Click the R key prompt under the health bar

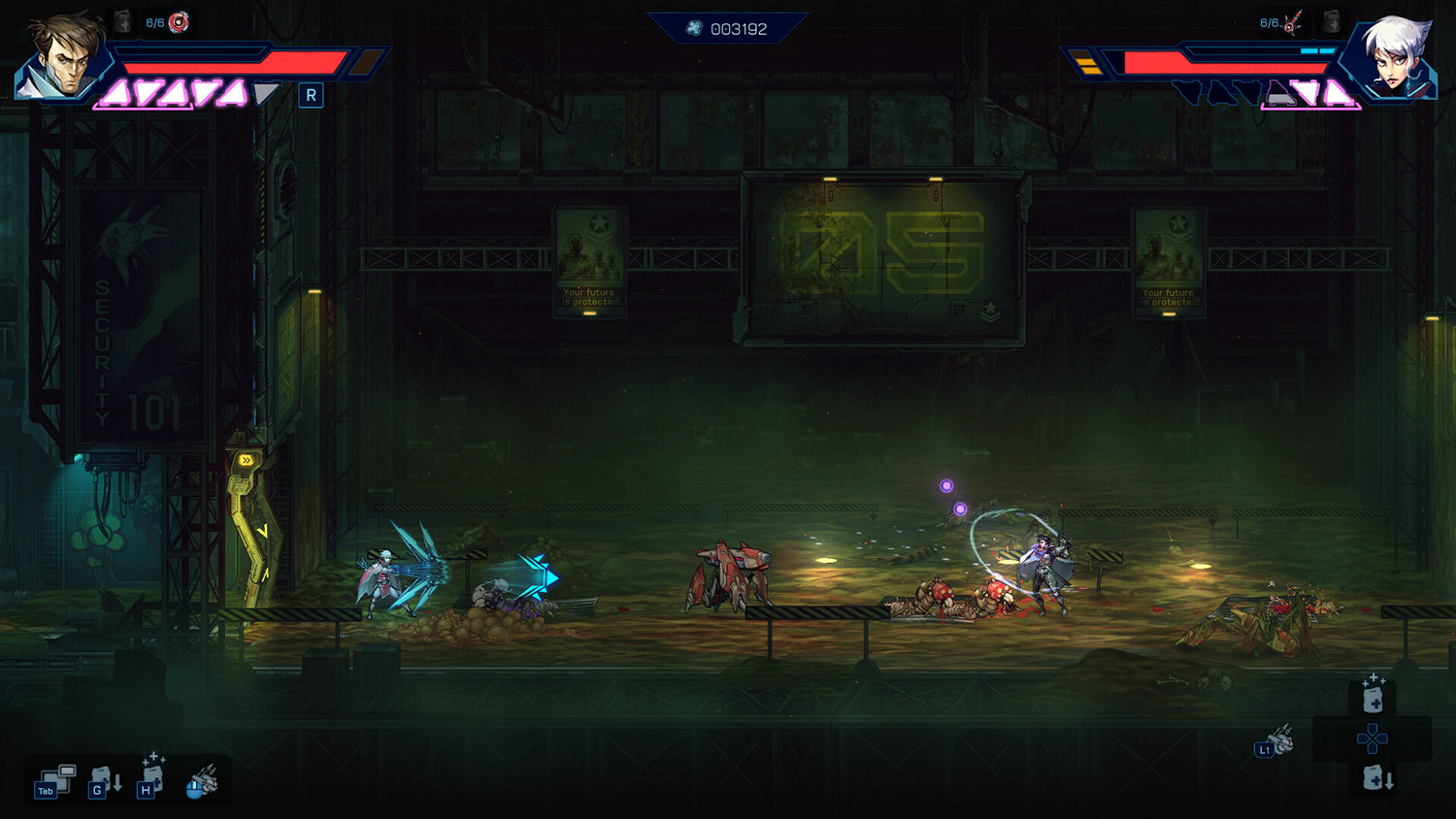(x=311, y=95)
